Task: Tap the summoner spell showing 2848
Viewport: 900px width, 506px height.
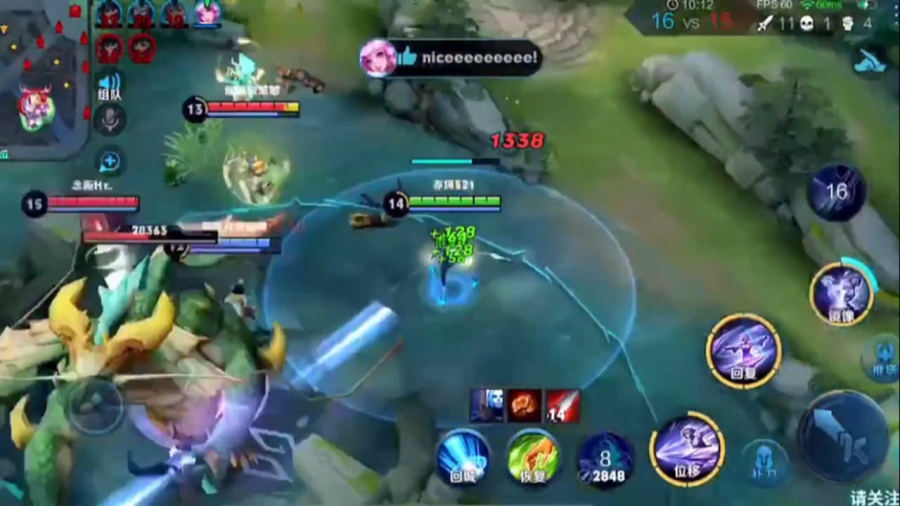Action: tap(606, 458)
